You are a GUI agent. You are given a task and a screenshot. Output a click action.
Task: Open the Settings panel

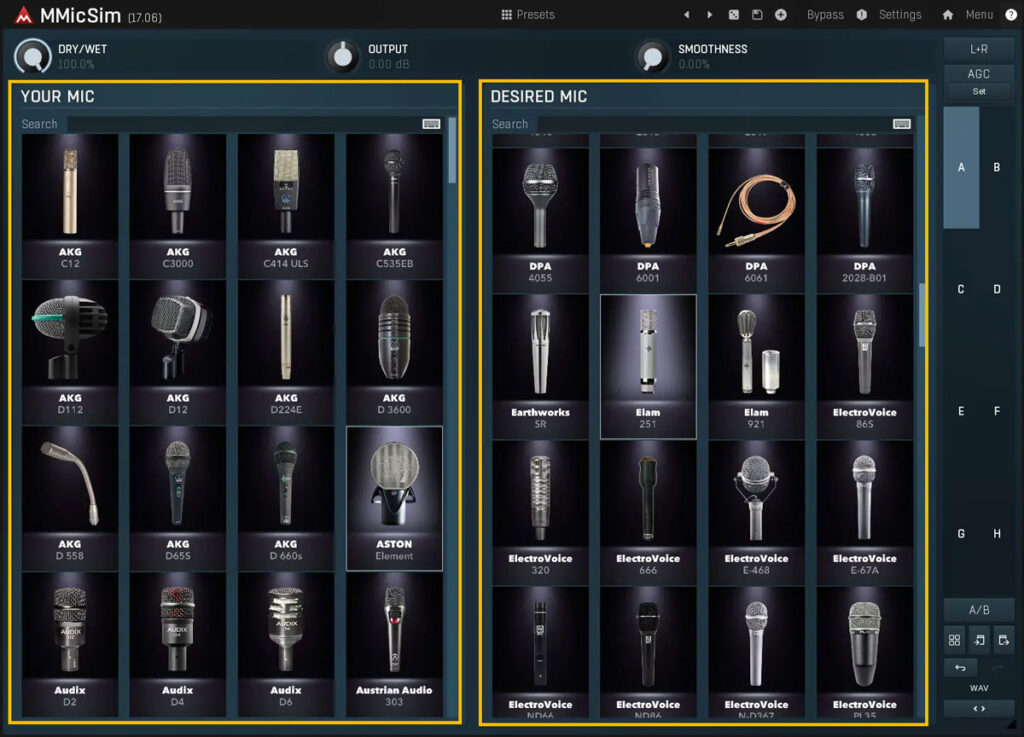[x=899, y=15]
